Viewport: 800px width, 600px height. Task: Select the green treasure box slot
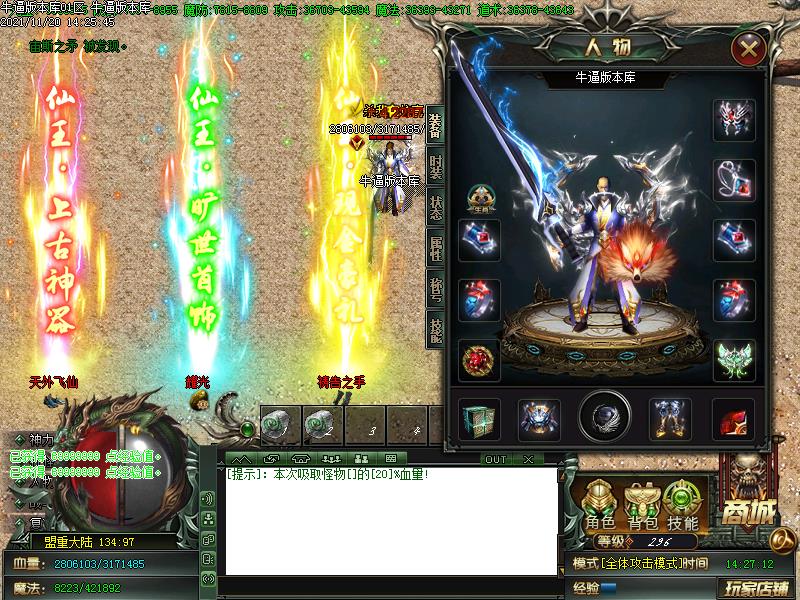(479, 419)
